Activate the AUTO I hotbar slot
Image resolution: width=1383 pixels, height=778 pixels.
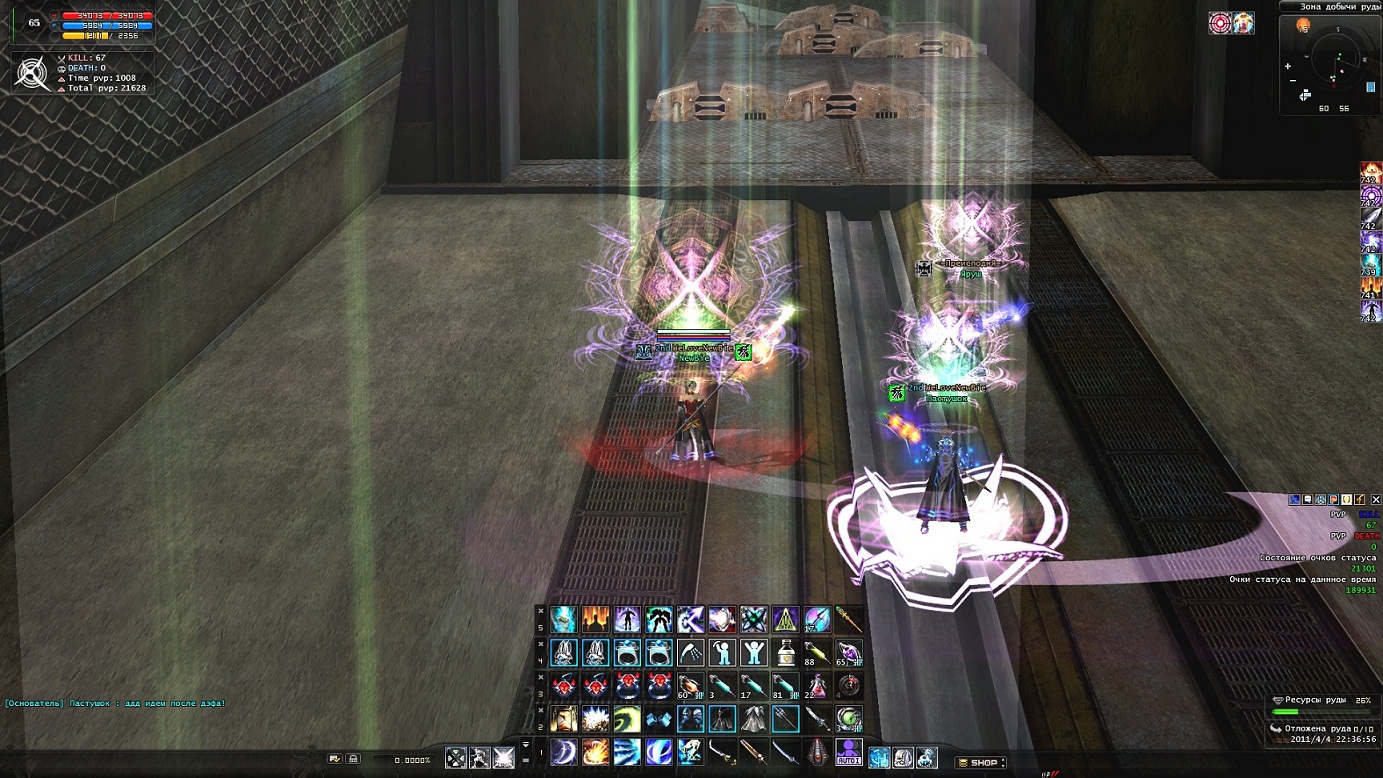849,751
